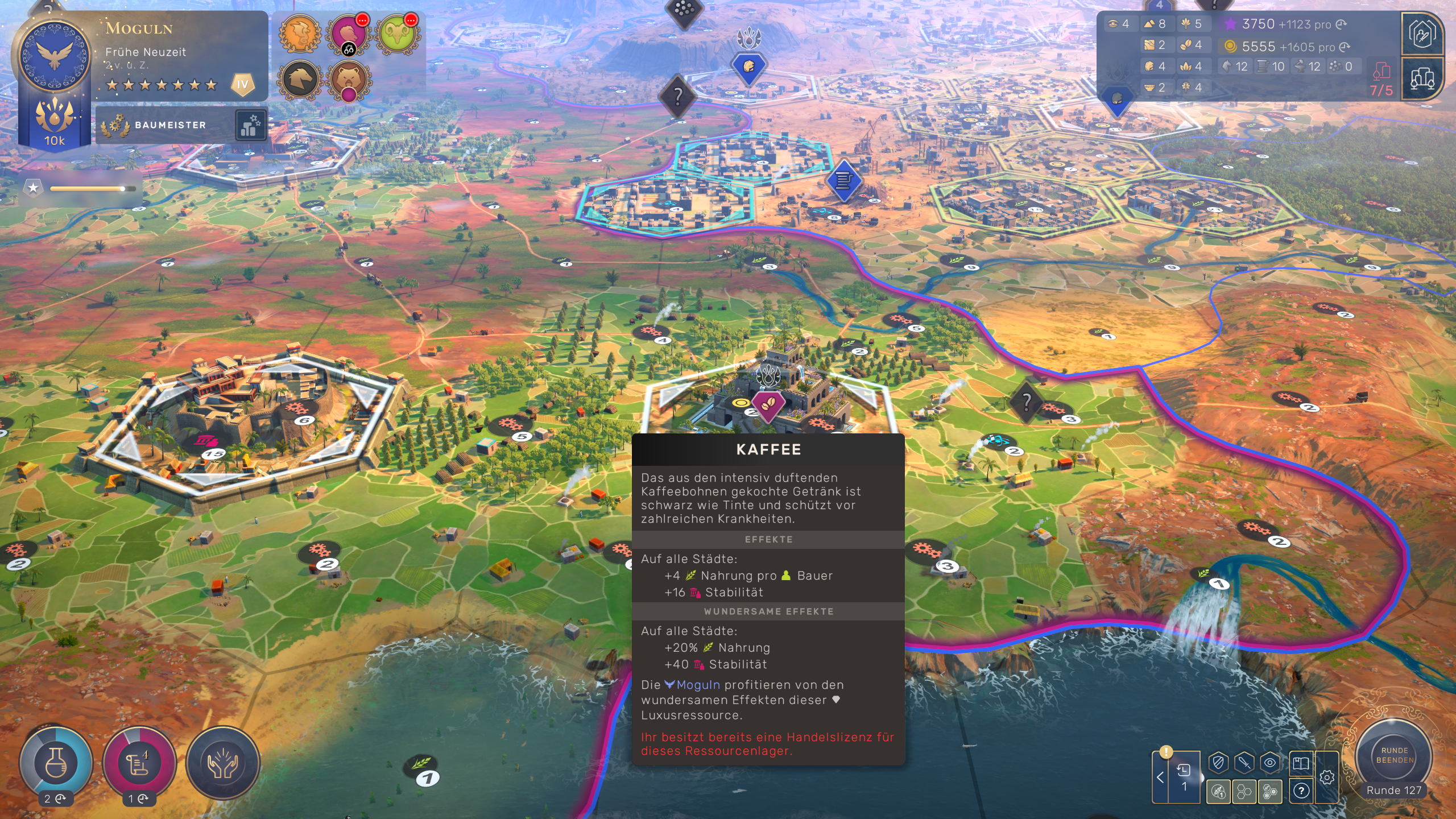Viewport: 1456px width, 819px height.
Task: Open the encyclopedia book button
Action: point(1301,763)
